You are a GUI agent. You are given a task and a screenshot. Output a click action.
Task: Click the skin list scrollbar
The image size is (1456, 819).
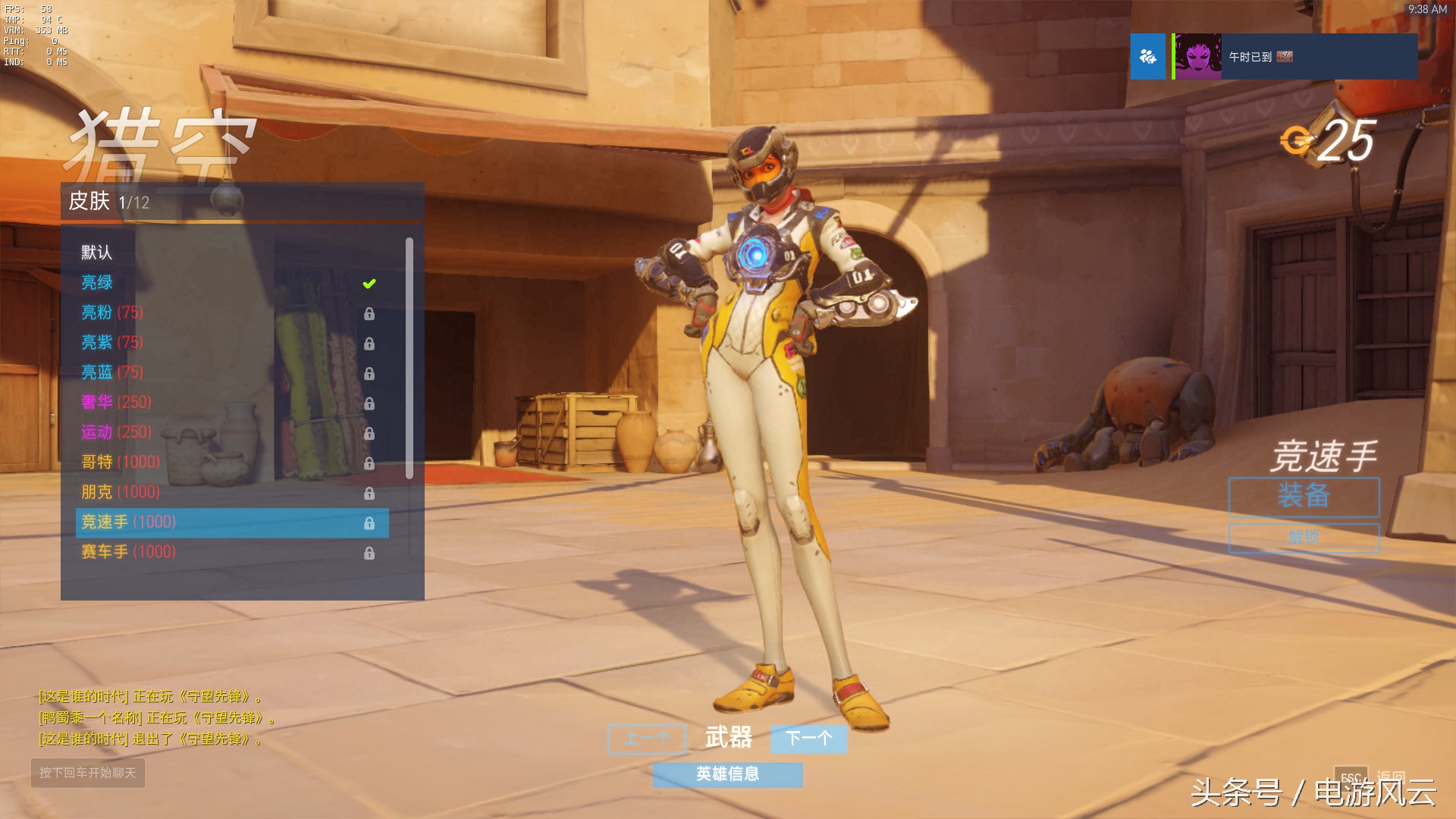pyautogui.click(x=409, y=358)
